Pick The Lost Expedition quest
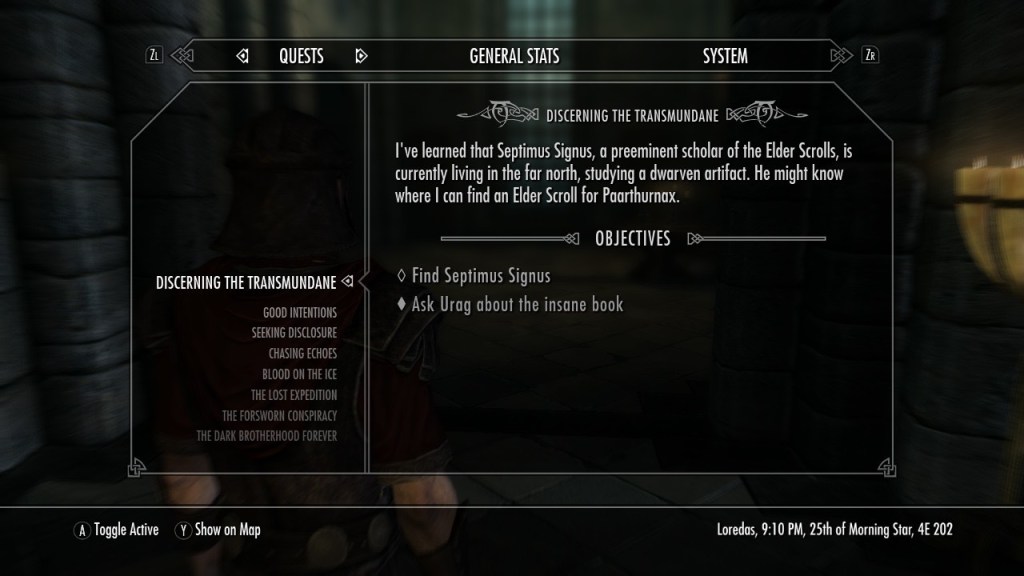This screenshot has width=1024, height=576. point(294,395)
